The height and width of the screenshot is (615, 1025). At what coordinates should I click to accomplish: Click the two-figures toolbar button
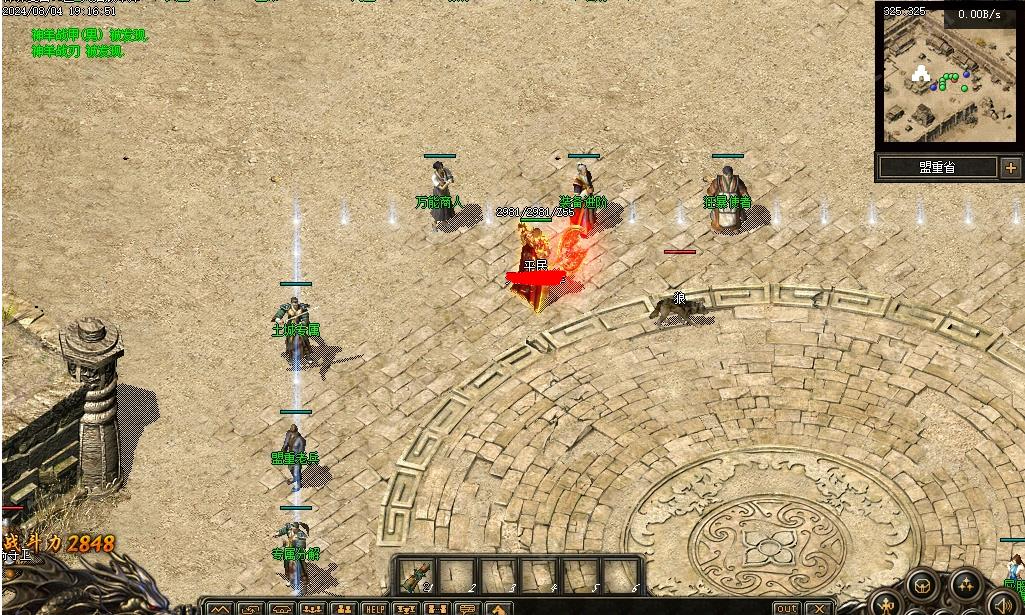pyautogui.click(x=343, y=608)
